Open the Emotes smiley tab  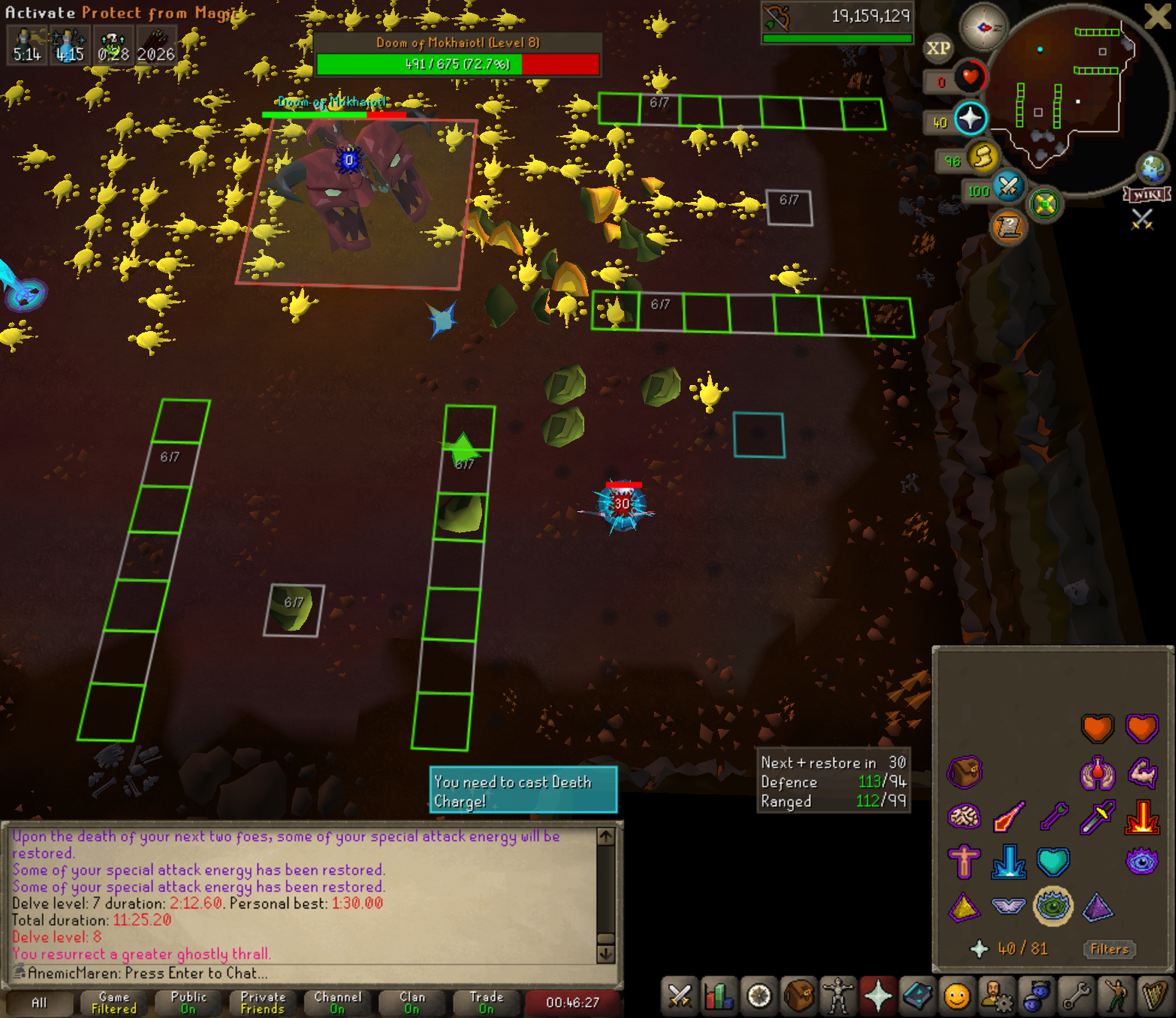point(957,996)
